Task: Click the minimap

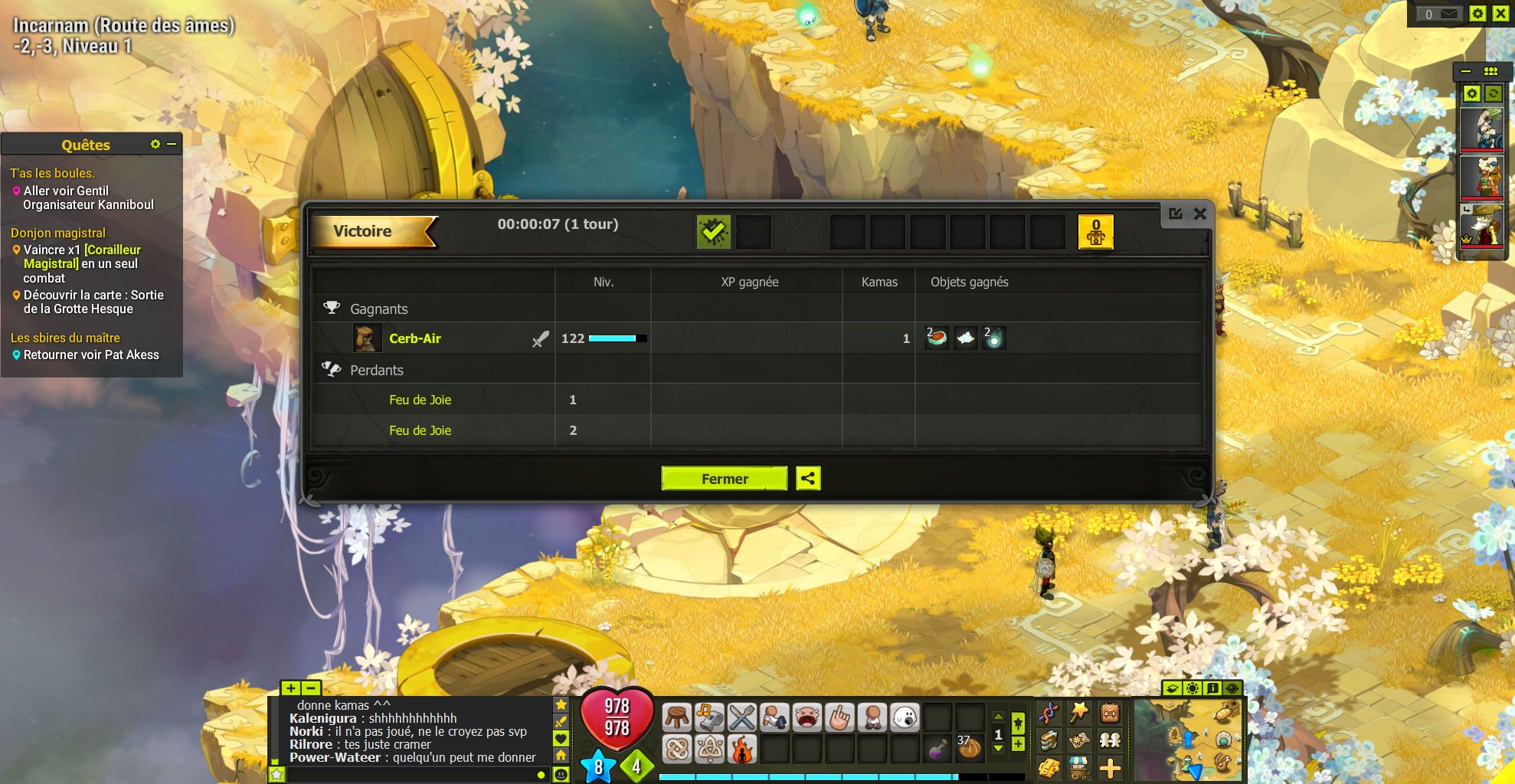Action: click(1188, 739)
